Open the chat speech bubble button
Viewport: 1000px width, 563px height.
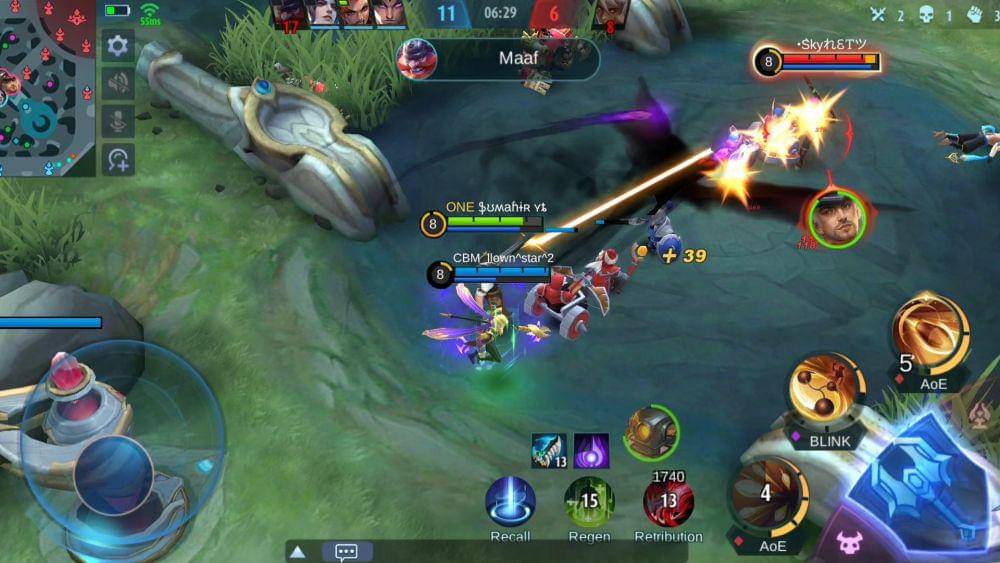tap(347, 551)
